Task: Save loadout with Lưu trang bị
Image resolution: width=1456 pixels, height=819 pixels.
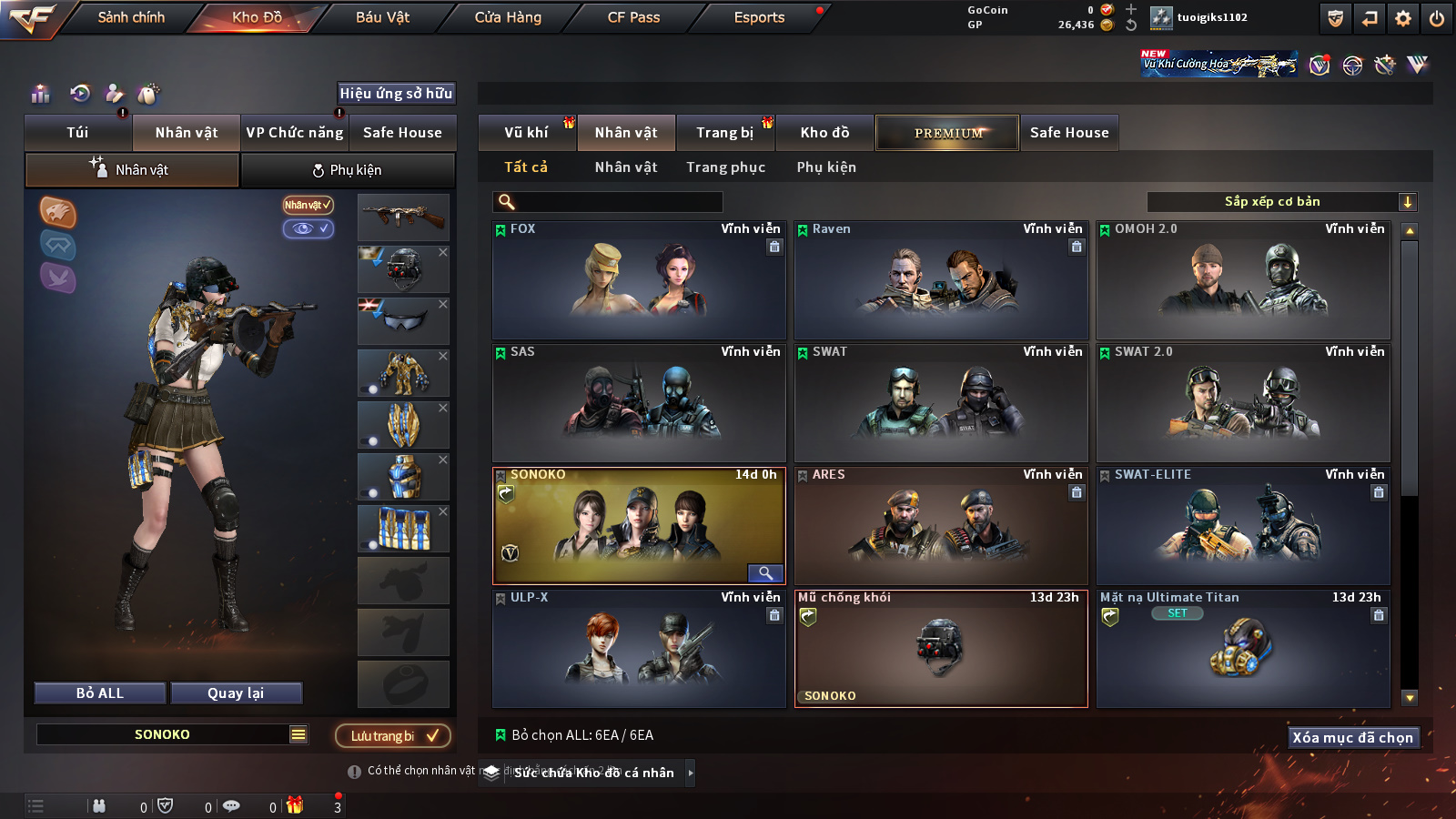Action: (x=392, y=736)
